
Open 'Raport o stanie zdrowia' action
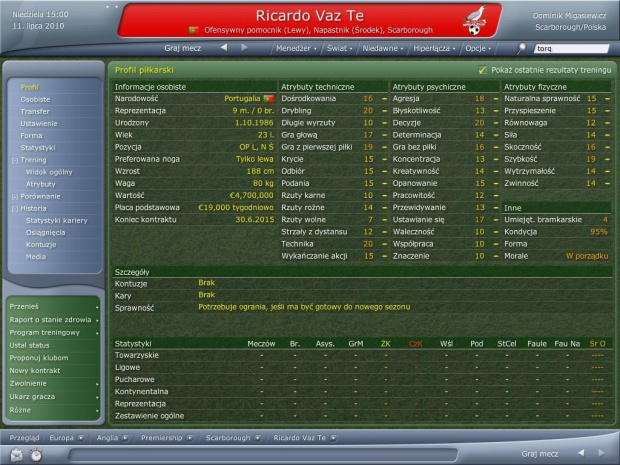click(x=50, y=318)
